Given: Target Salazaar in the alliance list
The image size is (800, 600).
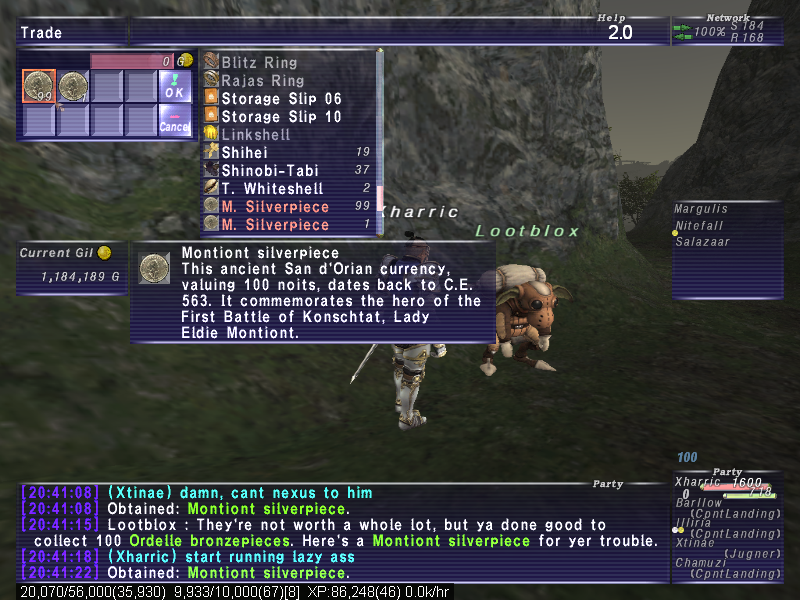Looking at the screenshot, I should (703, 242).
